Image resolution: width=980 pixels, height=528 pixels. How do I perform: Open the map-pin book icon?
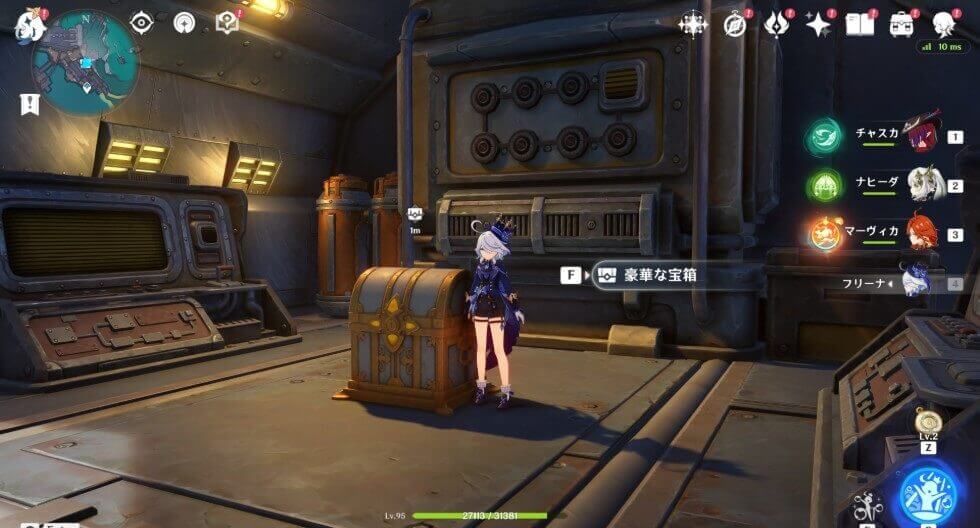pos(227,23)
